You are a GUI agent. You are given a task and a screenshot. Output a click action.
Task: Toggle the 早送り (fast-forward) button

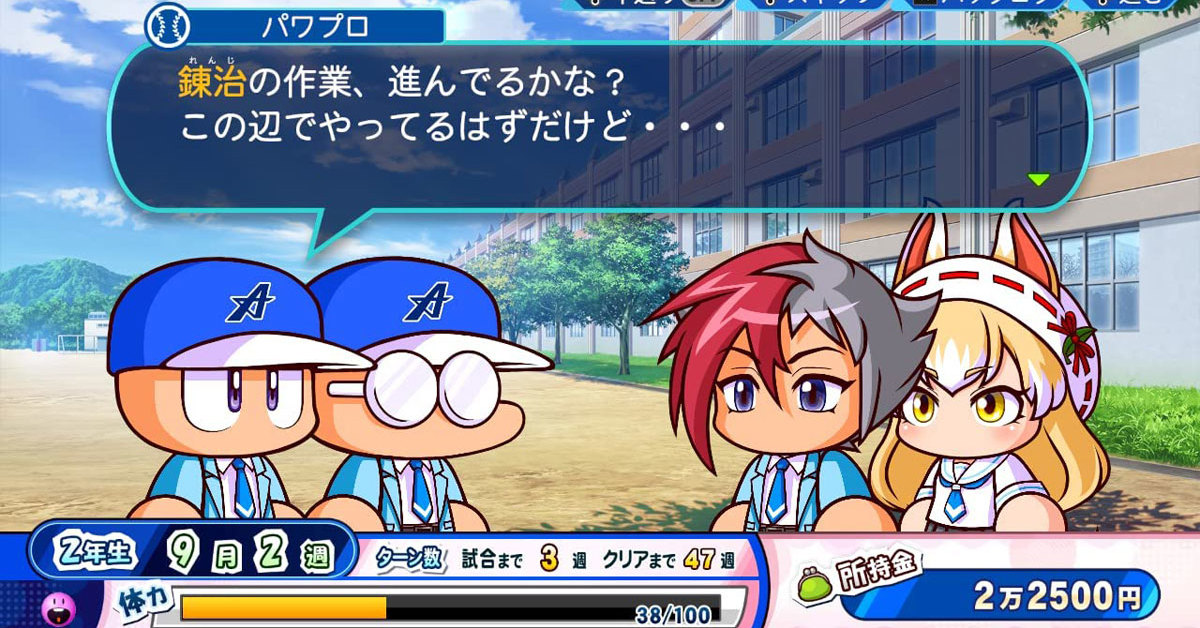pyautogui.click(x=648, y=4)
